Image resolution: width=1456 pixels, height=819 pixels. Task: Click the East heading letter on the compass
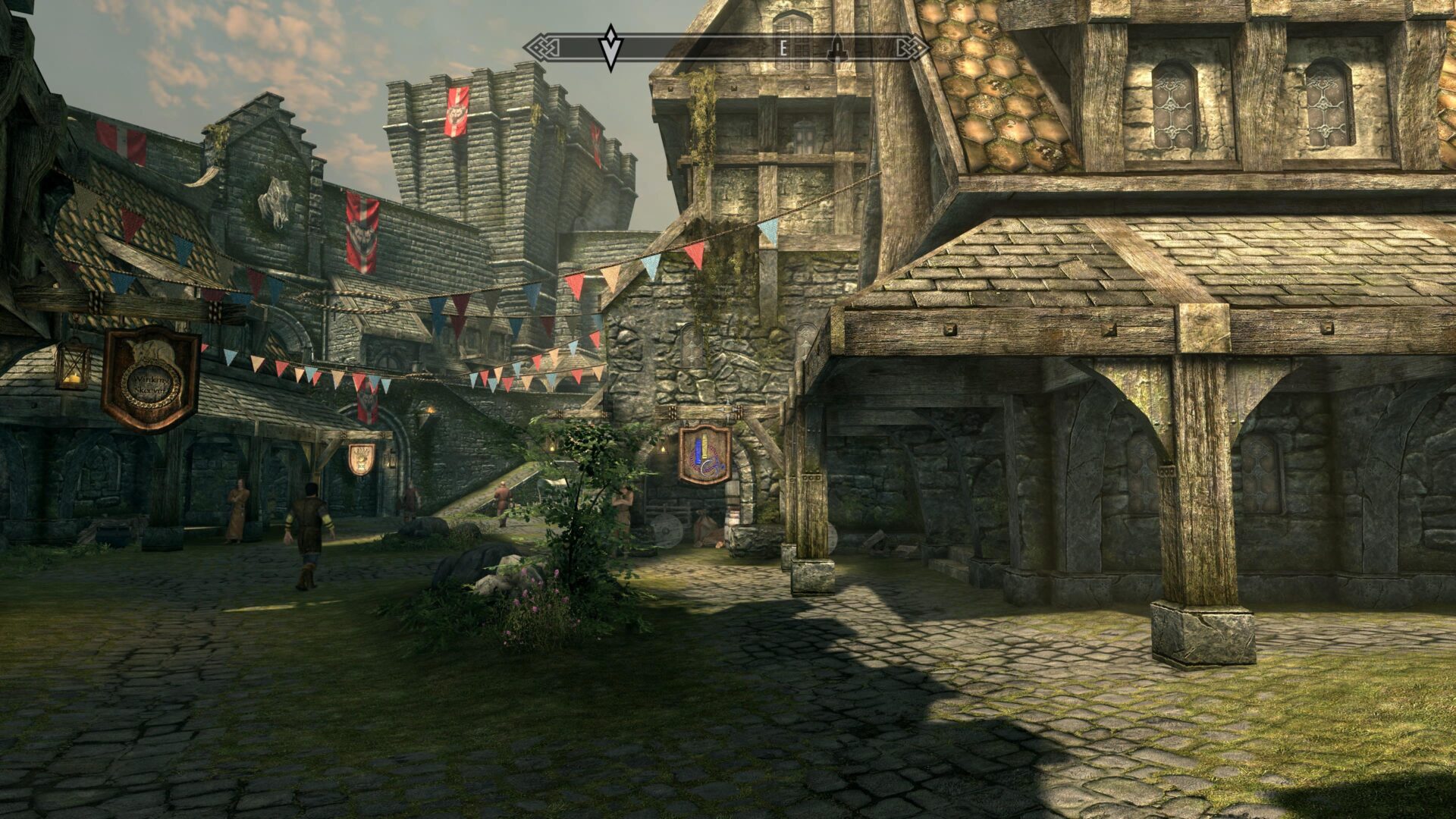tap(783, 49)
